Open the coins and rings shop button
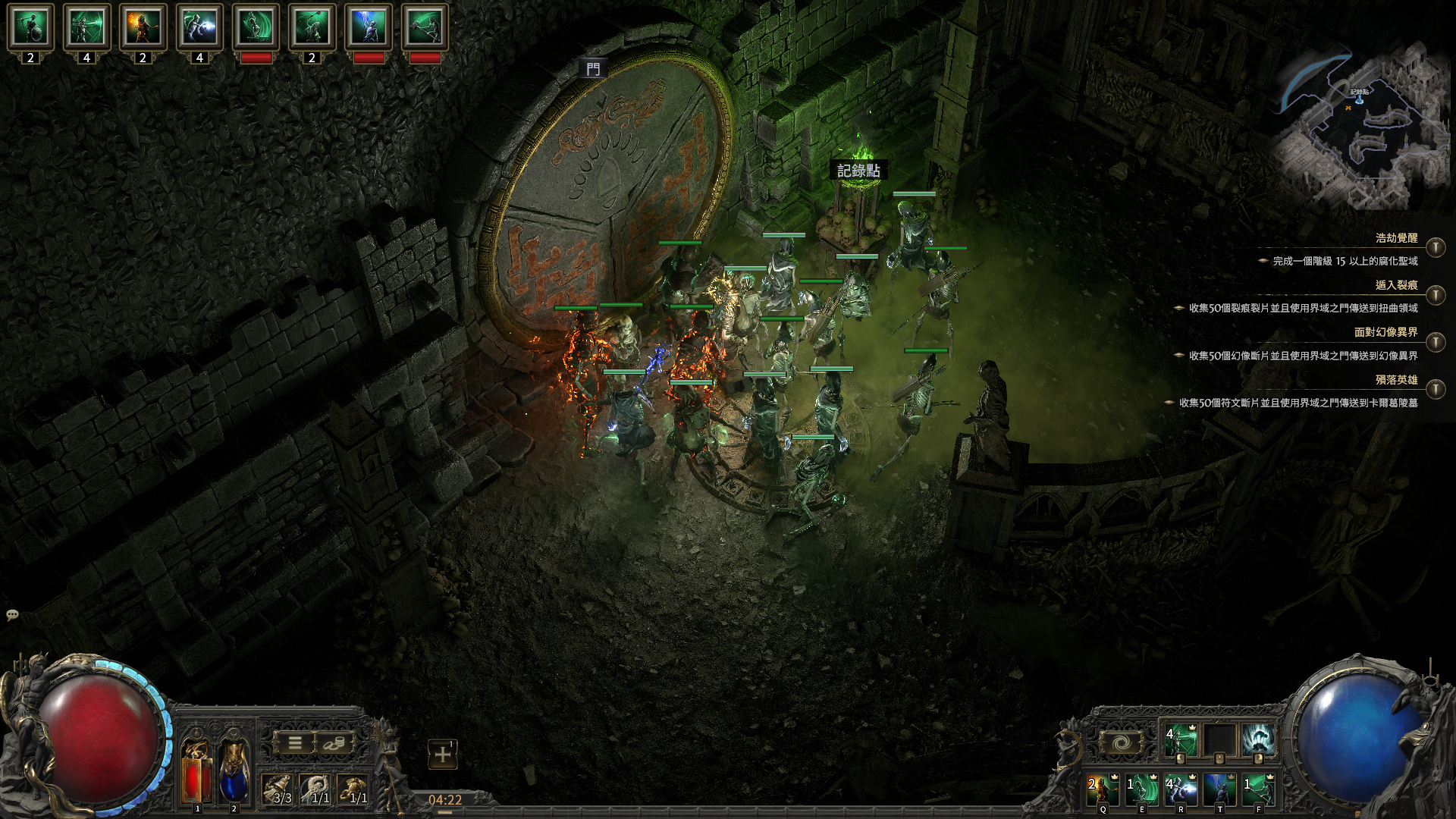Screen dimensions: 1456x819 pyautogui.click(x=334, y=743)
